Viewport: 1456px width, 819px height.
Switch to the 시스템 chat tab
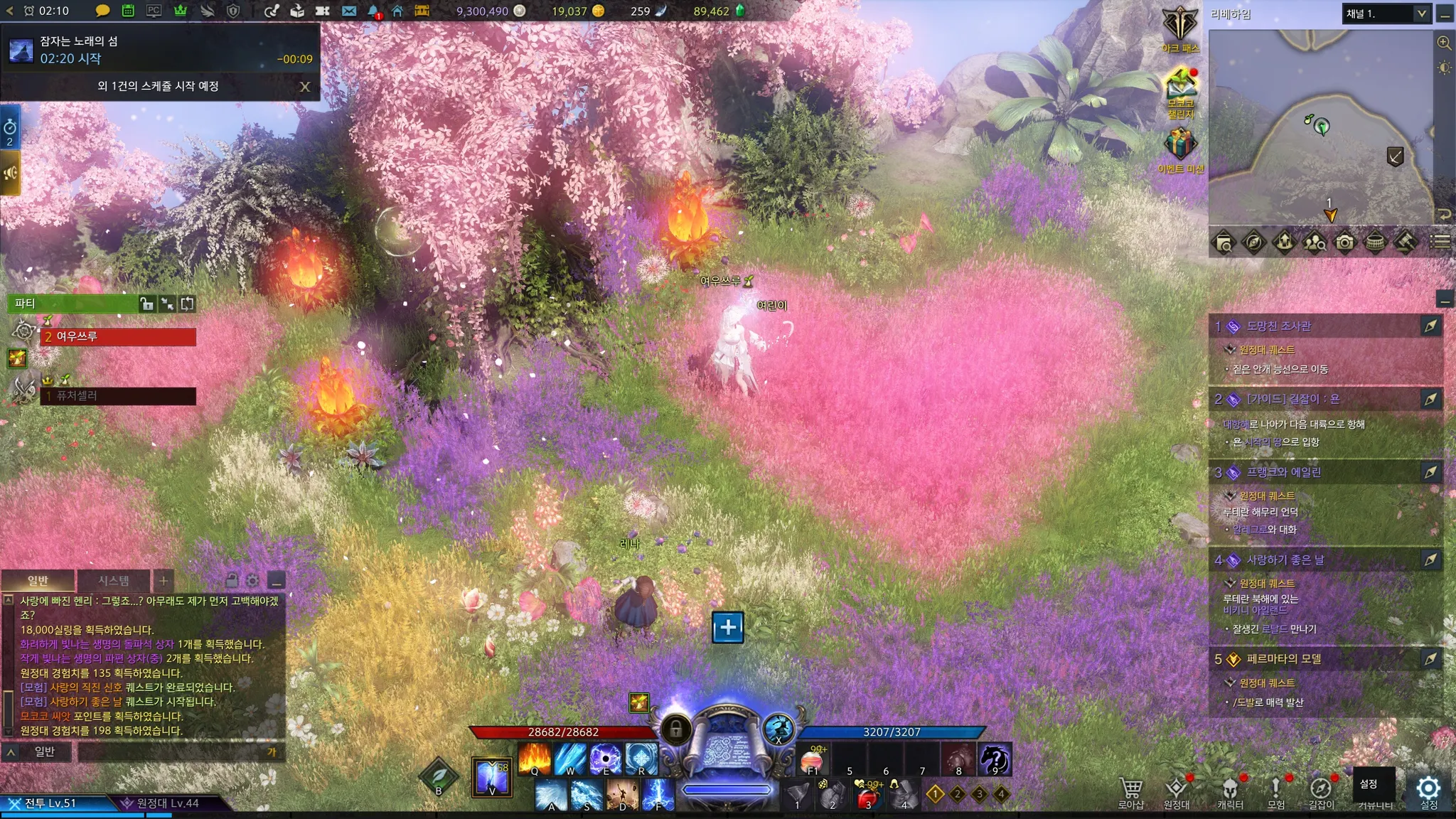(x=114, y=581)
